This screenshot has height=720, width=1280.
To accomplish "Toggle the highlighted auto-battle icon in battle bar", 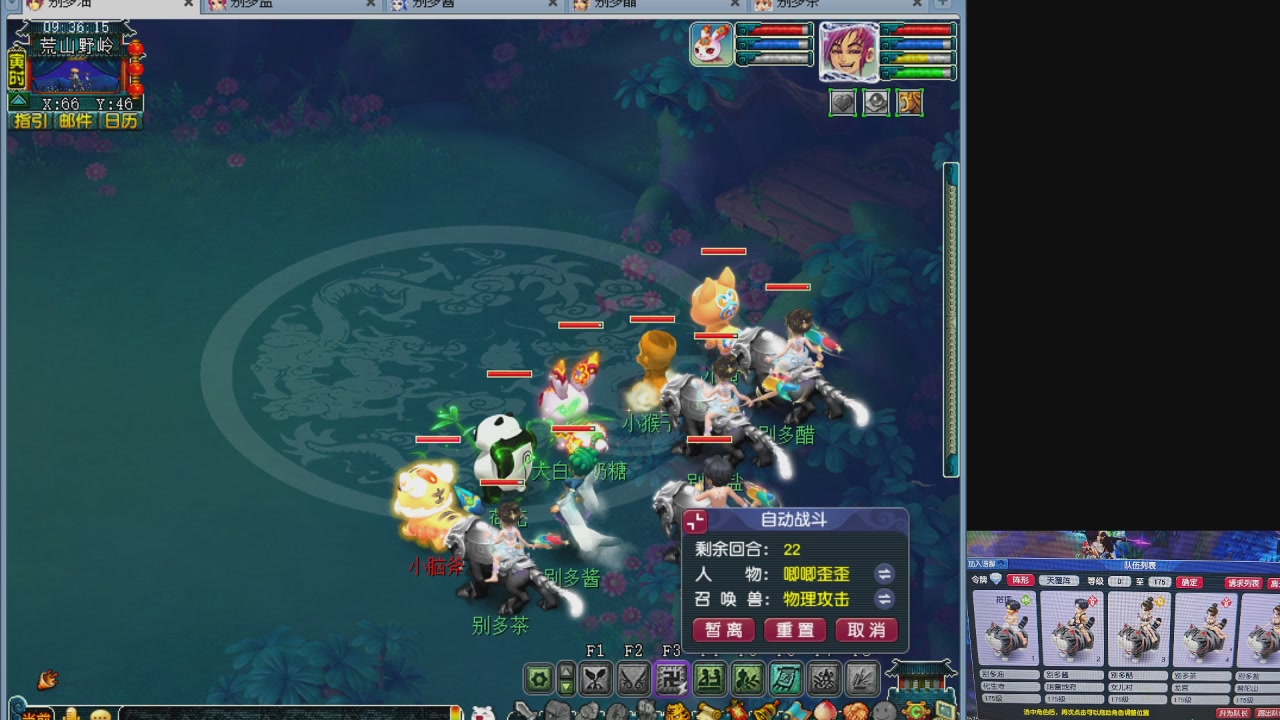I will tap(671, 679).
